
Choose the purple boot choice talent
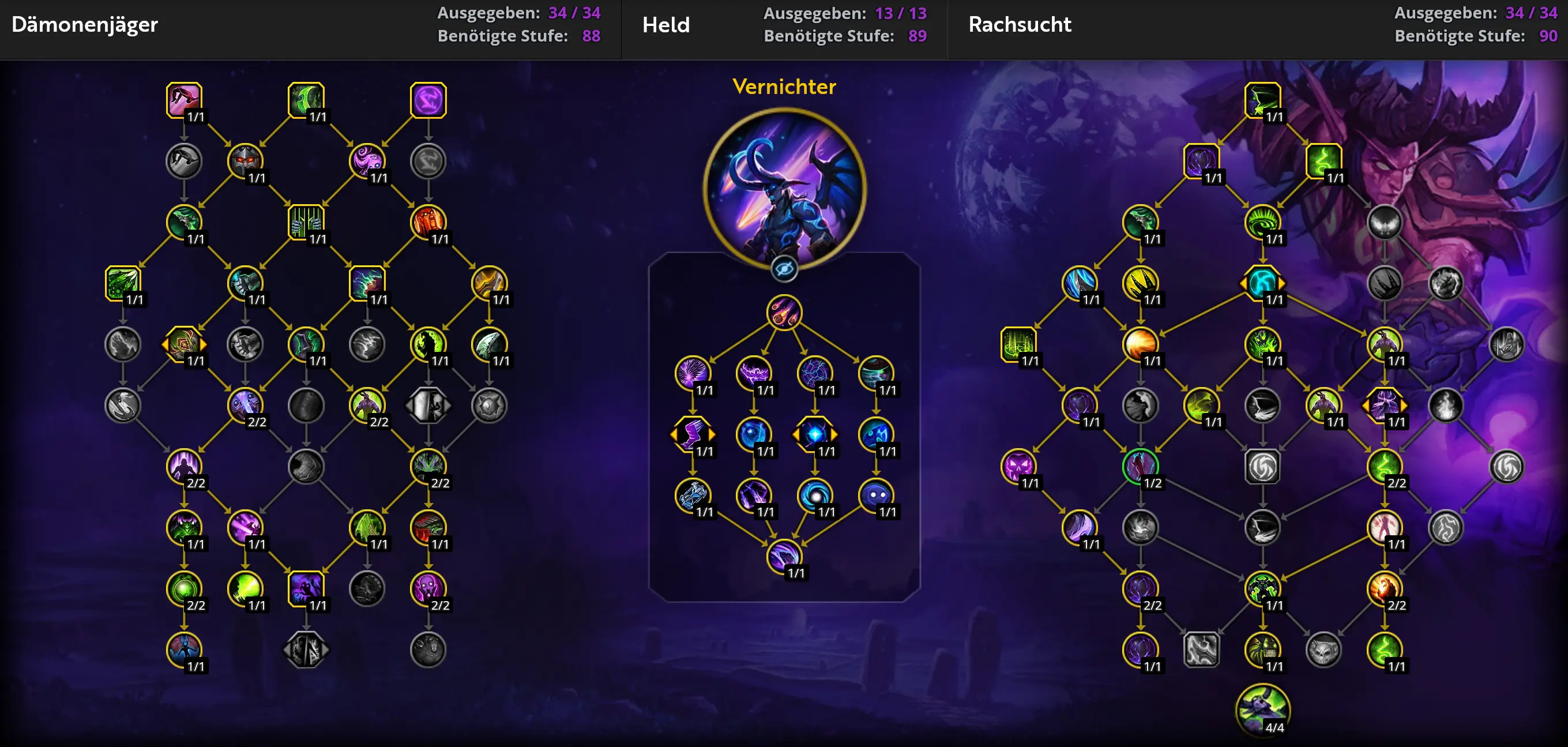[x=692, y=434]
